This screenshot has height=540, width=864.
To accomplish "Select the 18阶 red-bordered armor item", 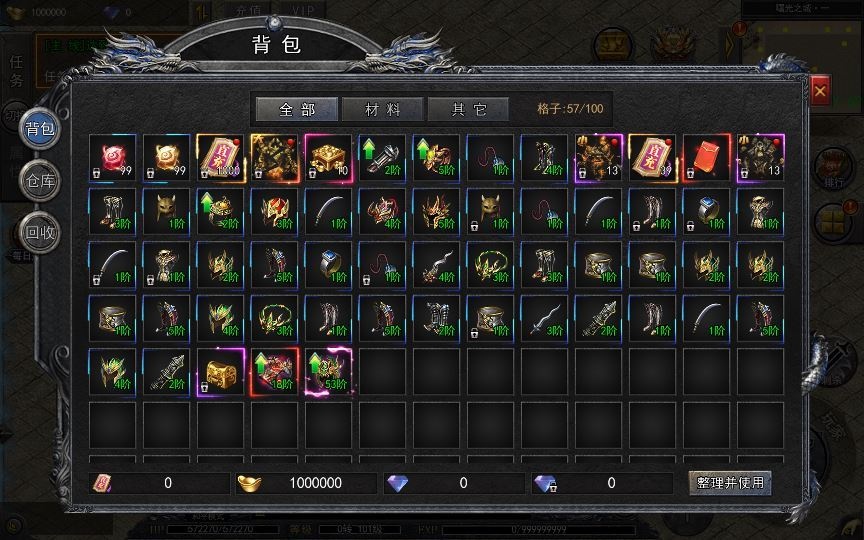I will tap(274, 371).
